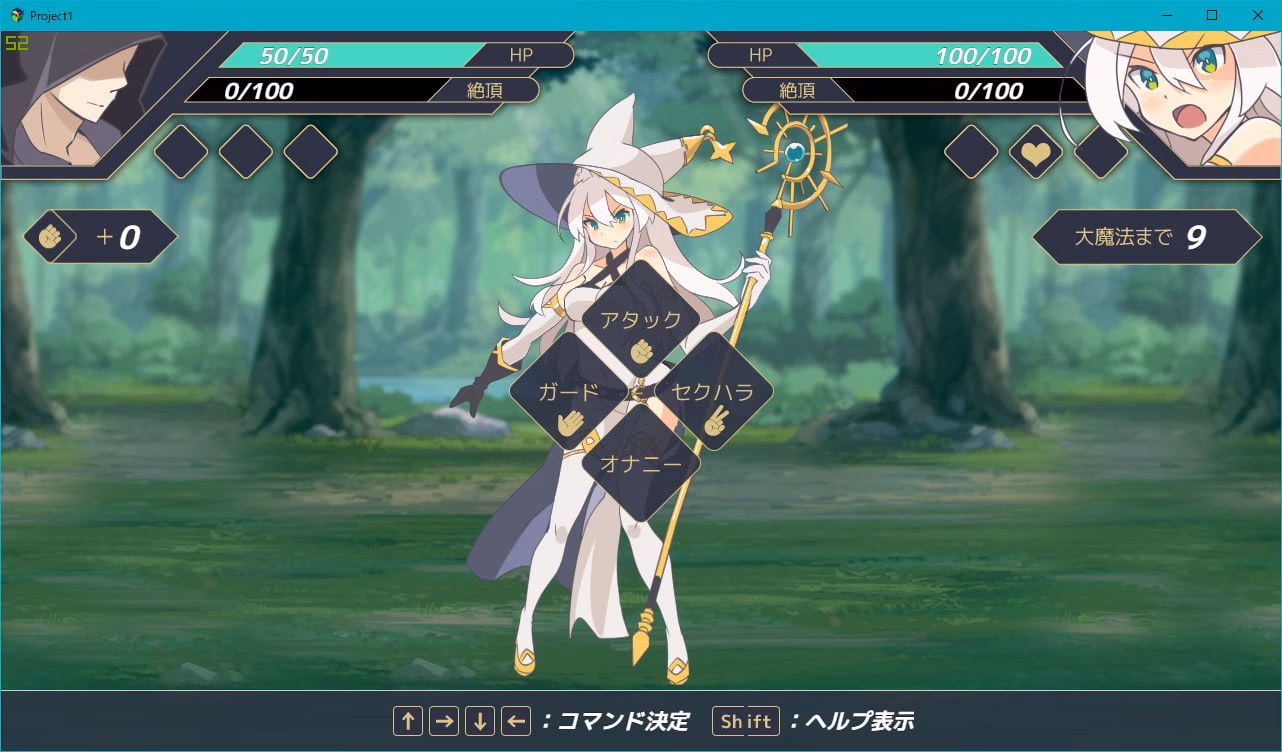Screen dimensions: 1282x752
Task: Click the up arrow key icon
Action: (x=409, y=720)
